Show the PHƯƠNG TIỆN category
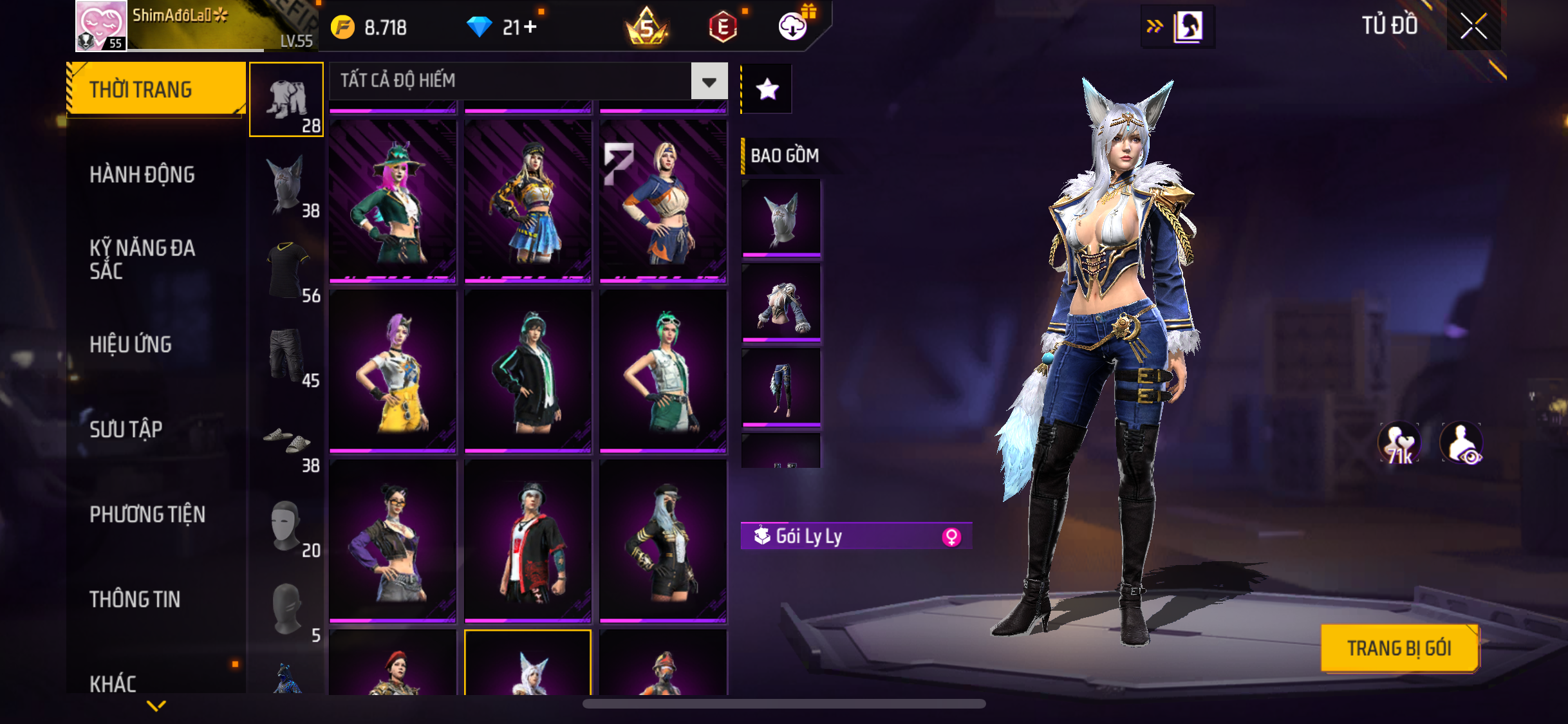The height and width of the screenshot is (724, 1568). point(147,514)
